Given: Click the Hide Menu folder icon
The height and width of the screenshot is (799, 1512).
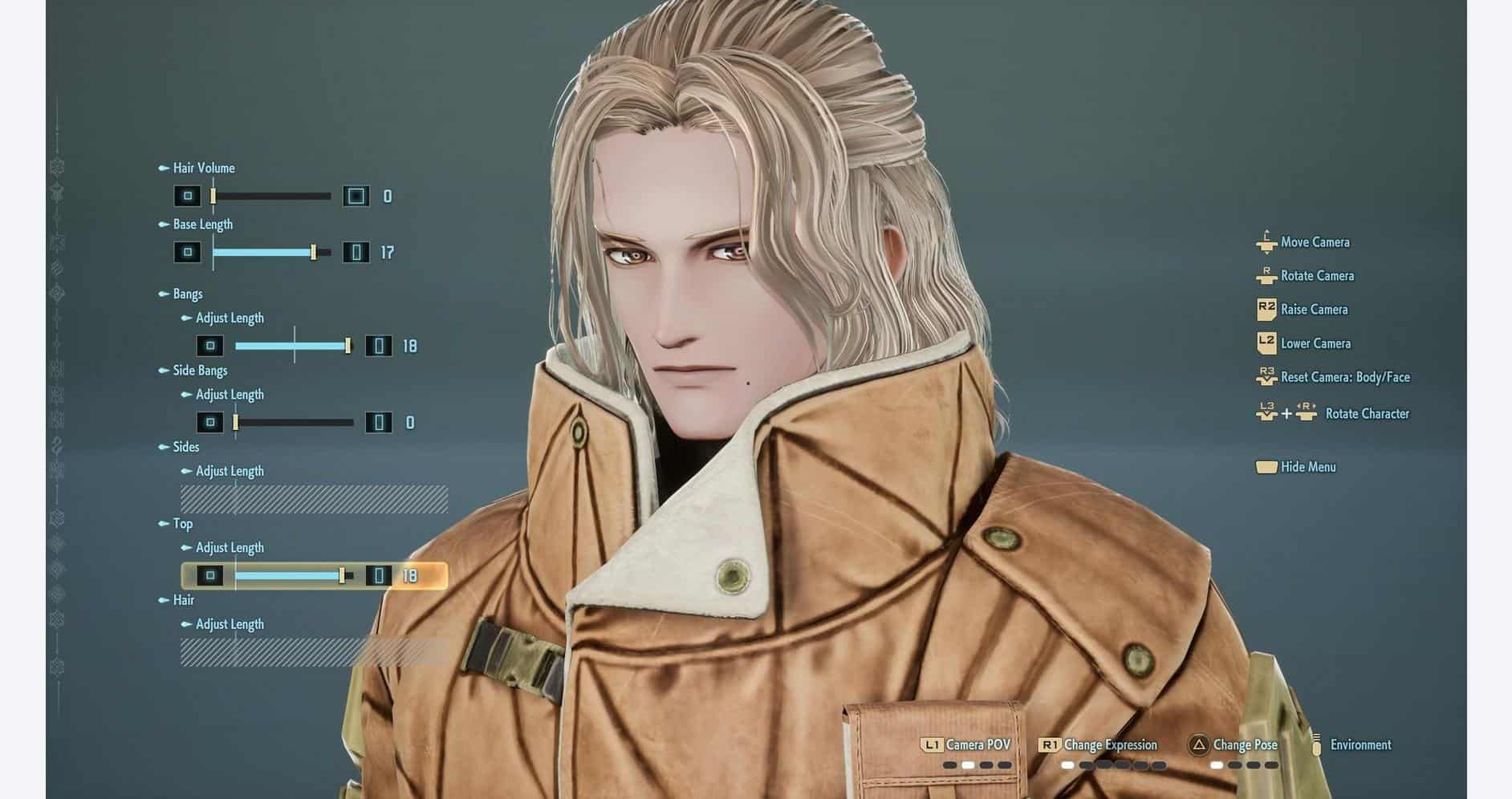Looking at the screenshot, I should (x=1266, y=467).
